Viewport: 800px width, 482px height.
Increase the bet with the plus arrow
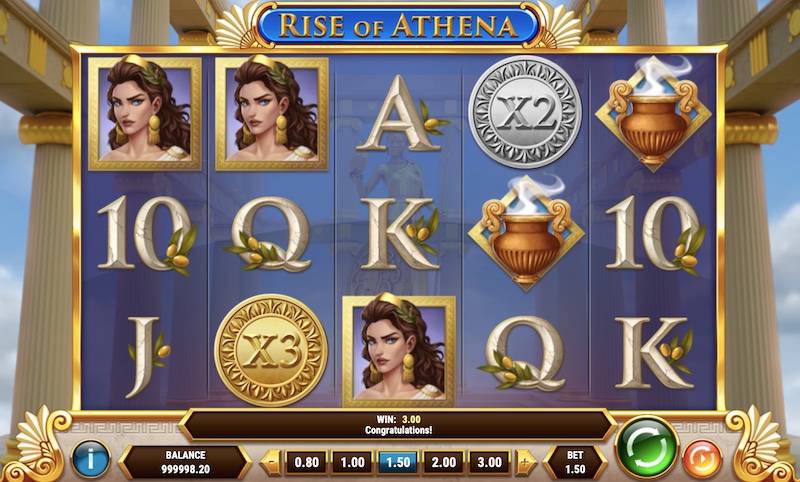point(526,462)
